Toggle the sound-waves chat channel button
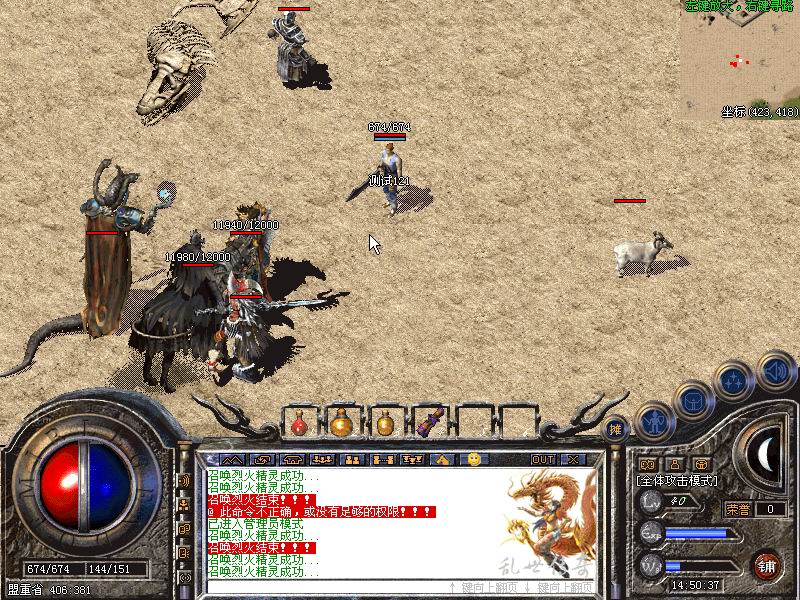800x600 pixels. (x=185, y=481)
